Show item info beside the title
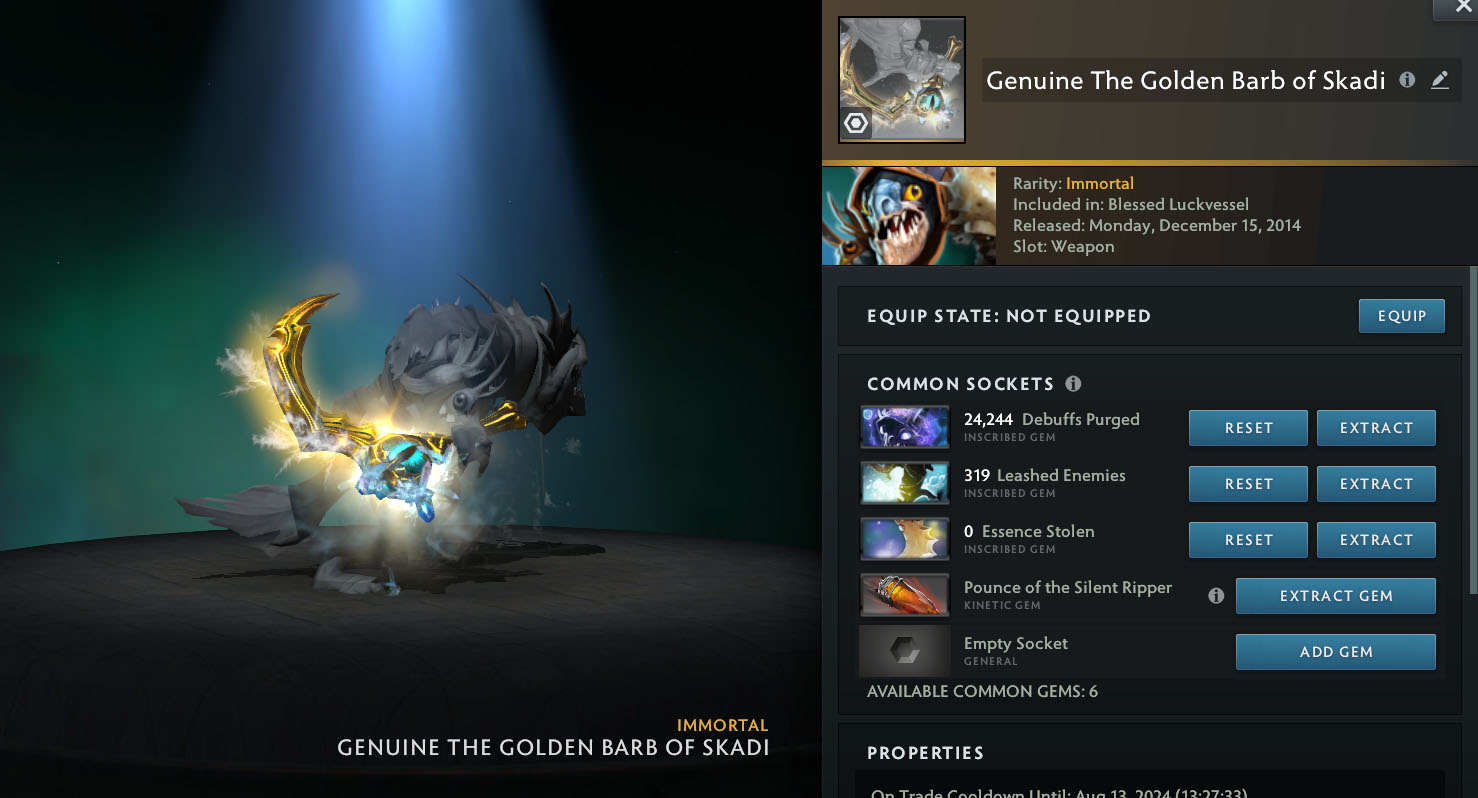Viewport: 1478px width, 798px height. 1407,80
